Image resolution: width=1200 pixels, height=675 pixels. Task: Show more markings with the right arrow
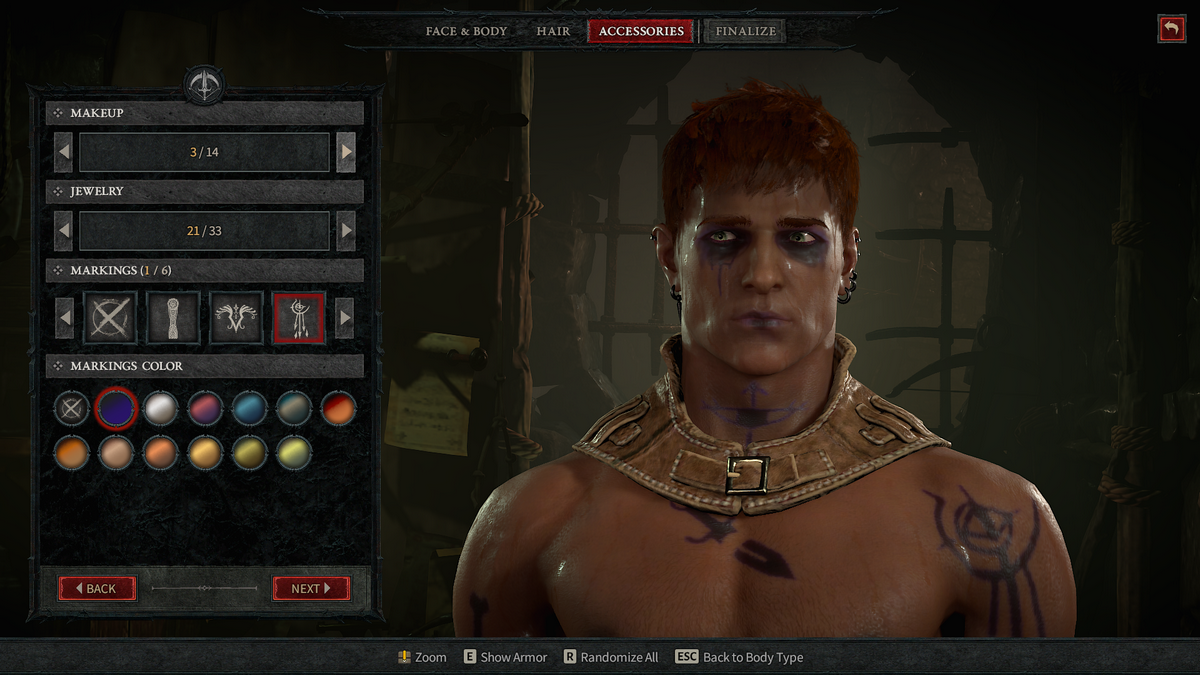346,318
